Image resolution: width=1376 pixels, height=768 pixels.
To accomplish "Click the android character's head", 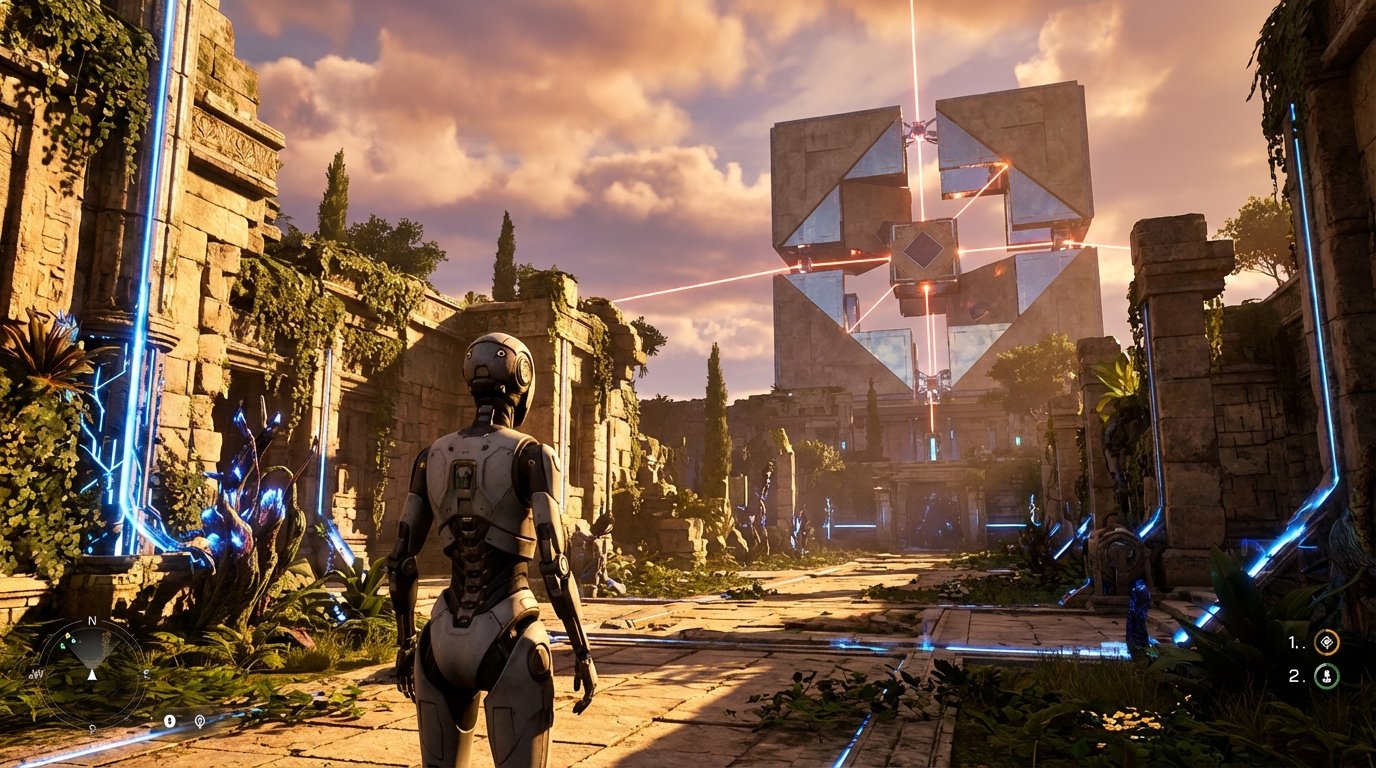I will [x=498, y=365].
